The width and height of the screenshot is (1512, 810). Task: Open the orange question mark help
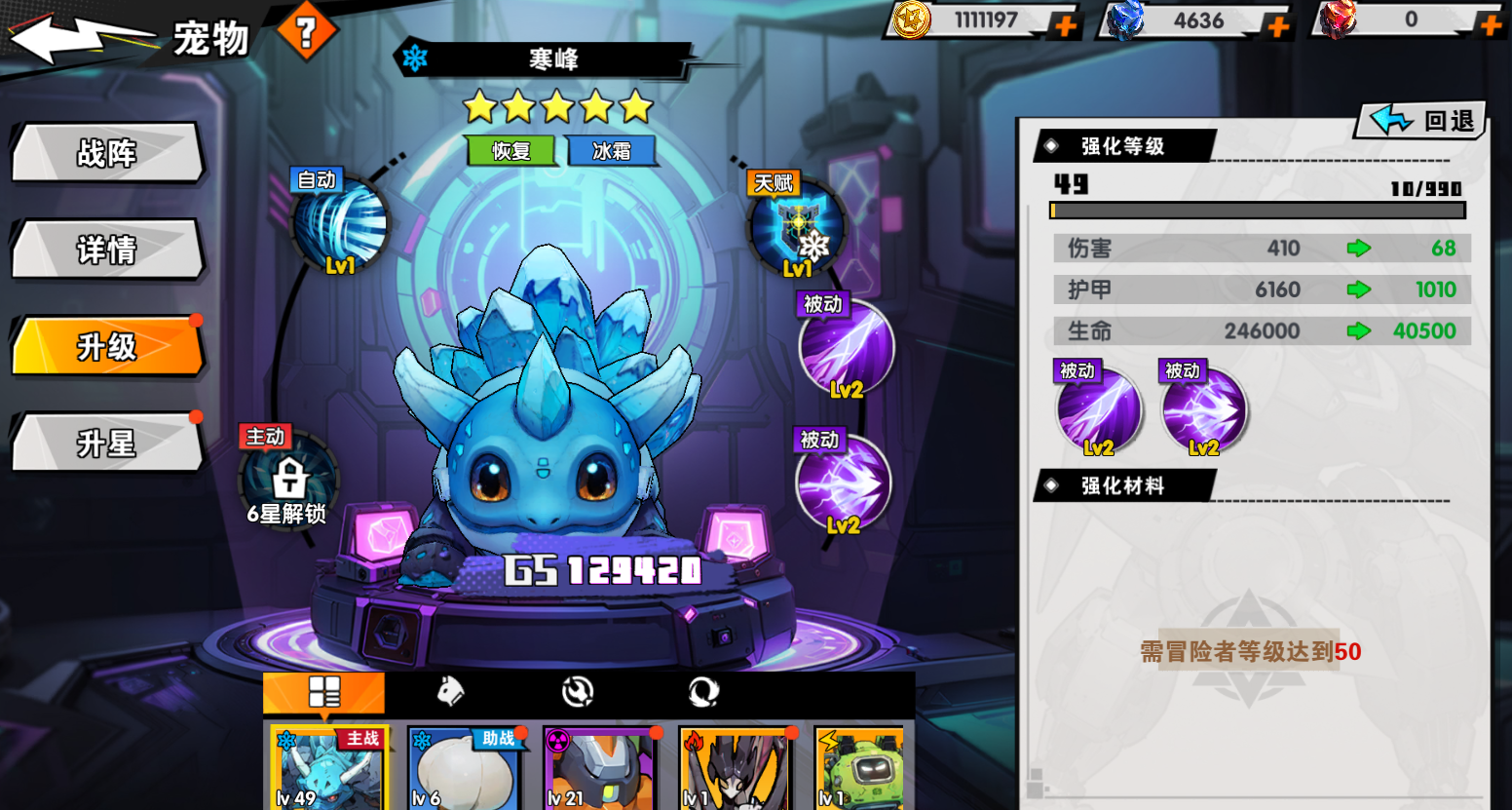[x=306, y=32]
